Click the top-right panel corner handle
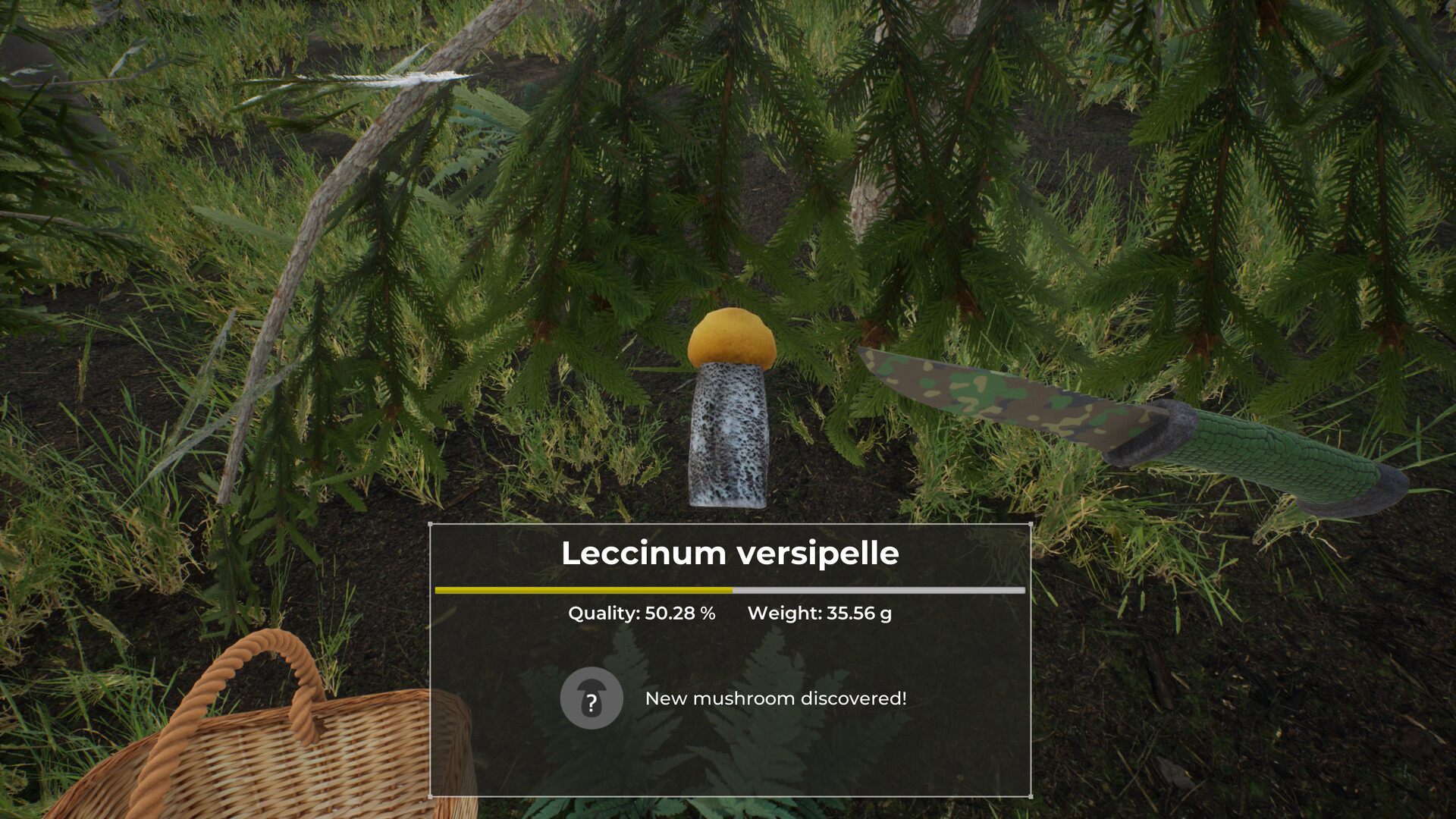The image size is (1456, 819). [1030, 523]
